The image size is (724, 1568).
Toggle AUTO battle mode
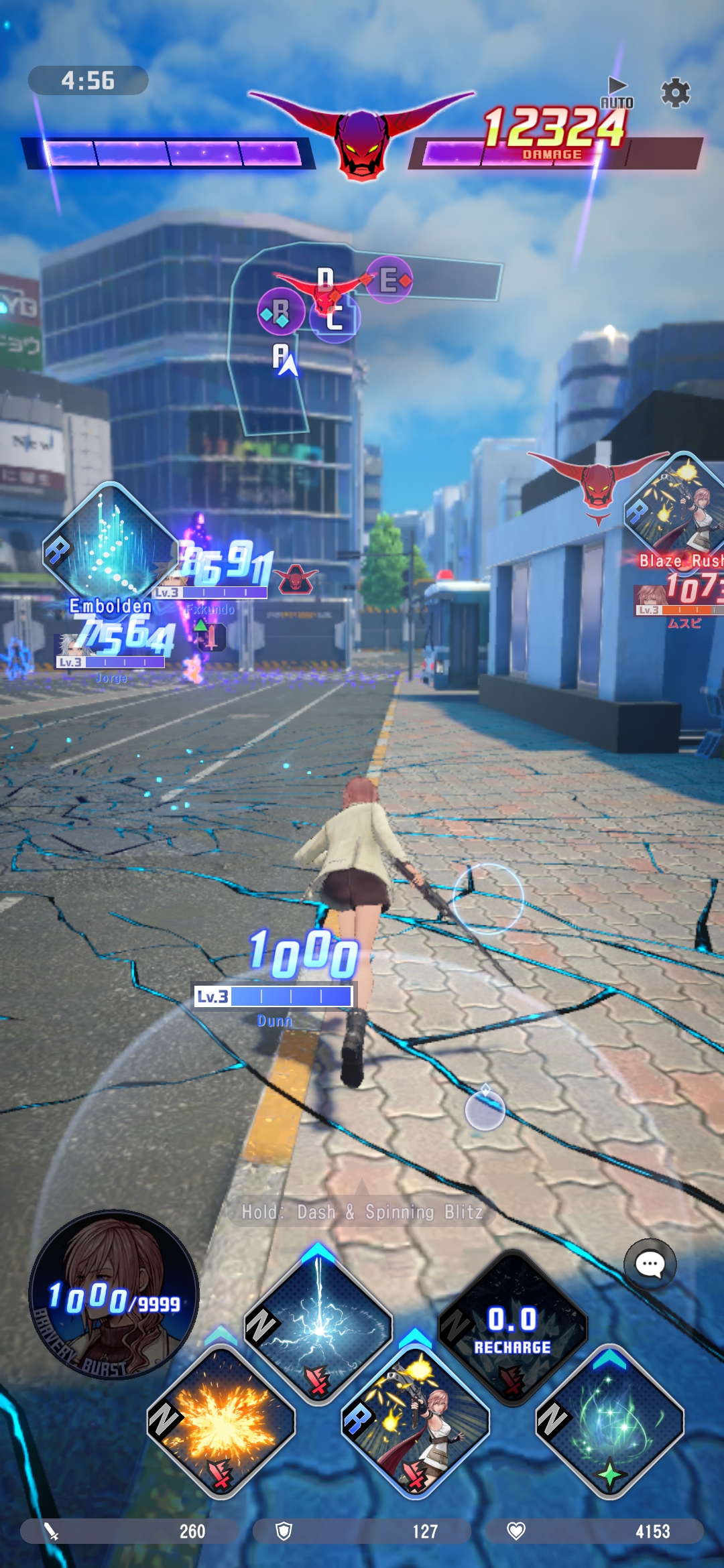tap(617, 93)
